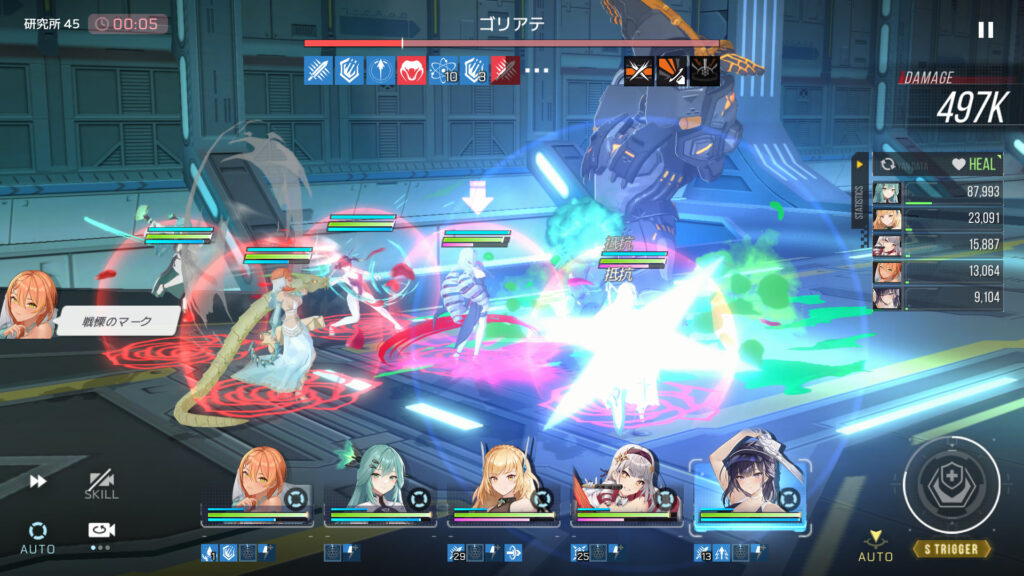Inspect the red boss status icon
This screenshot has width=1024, height=576.
[x=412, y=71]
